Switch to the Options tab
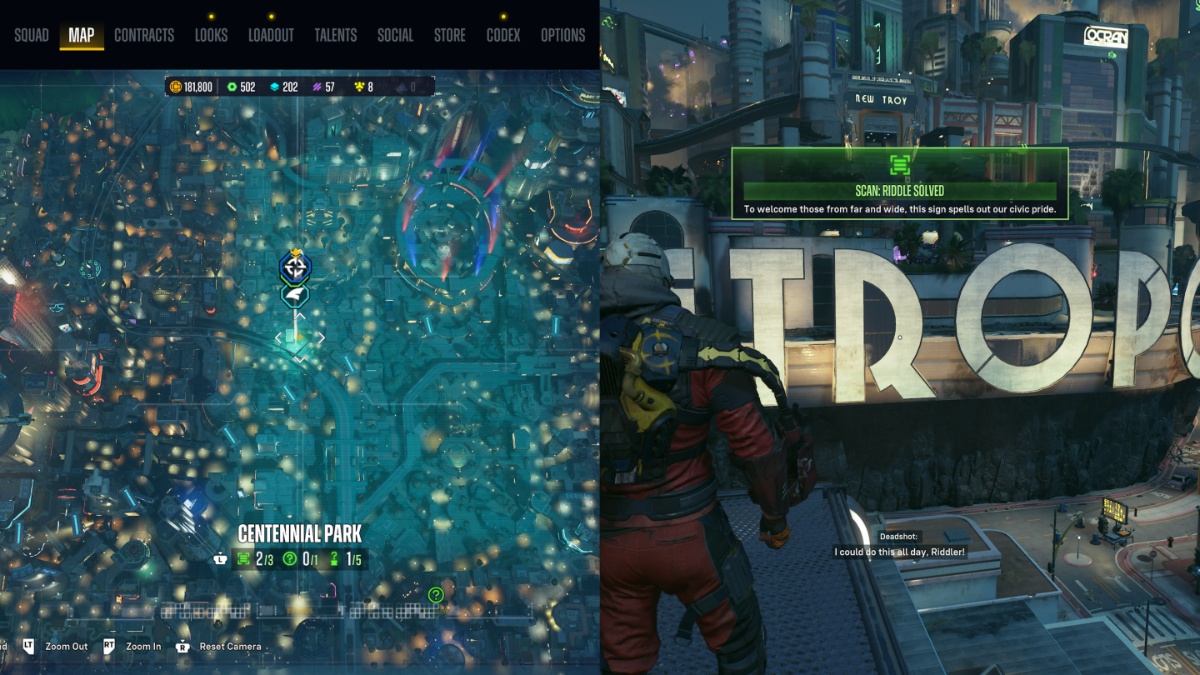 [x=563, y=35]
